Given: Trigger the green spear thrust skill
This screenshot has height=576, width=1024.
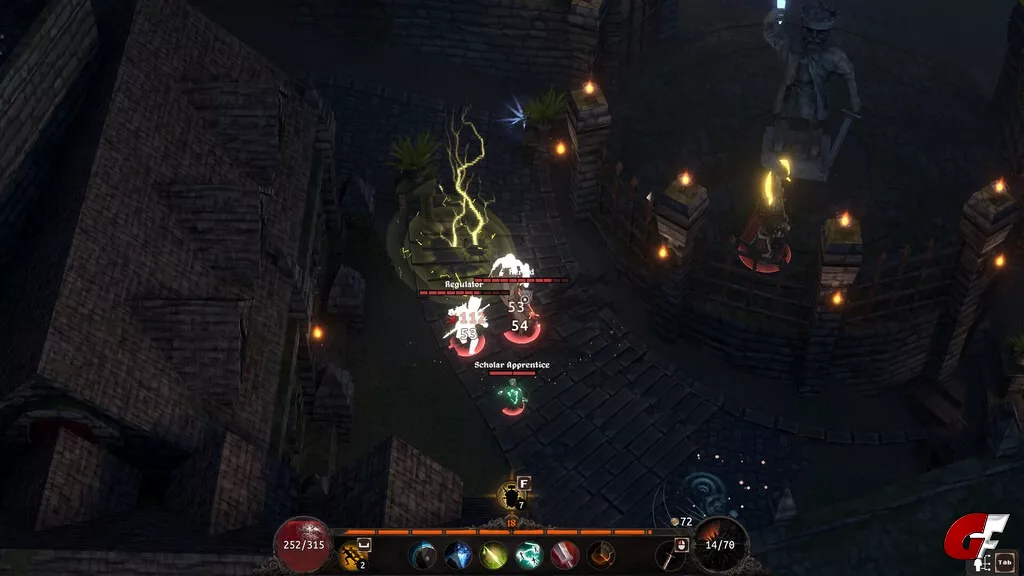Looking at the screenshot, I should click(x=493, y=555).
